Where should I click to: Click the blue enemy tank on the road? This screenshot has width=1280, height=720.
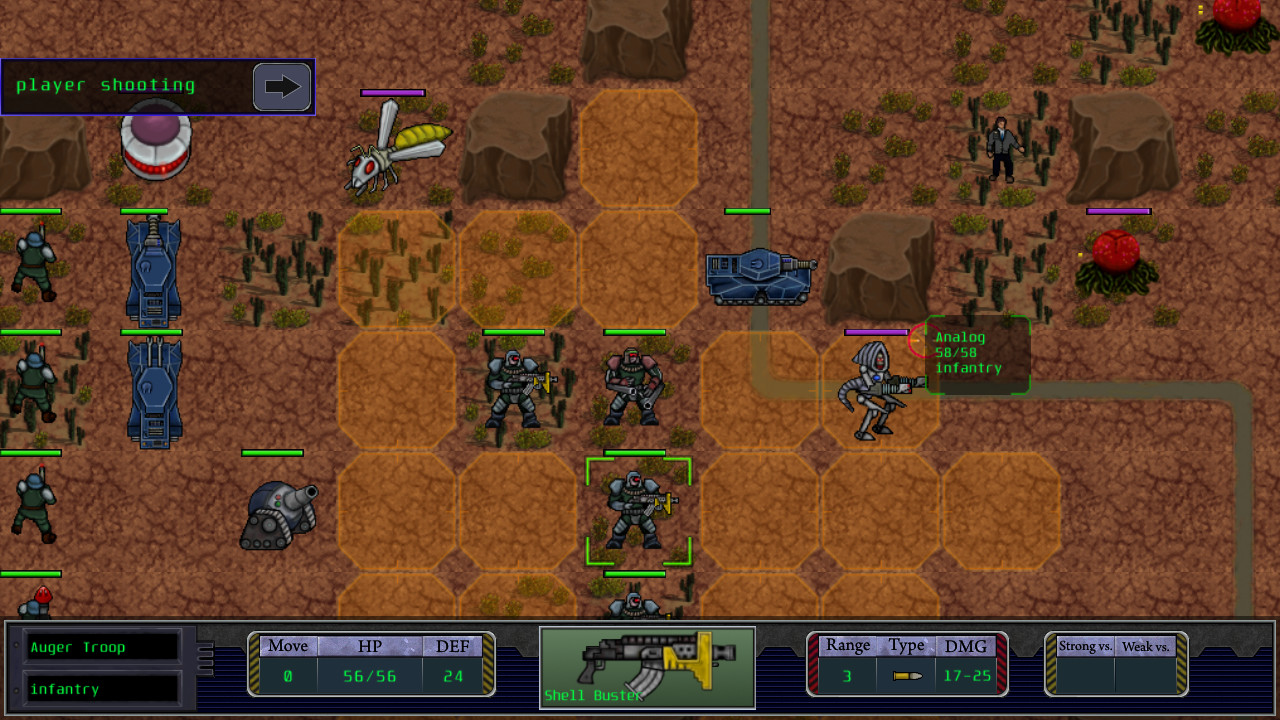(760, 275)
